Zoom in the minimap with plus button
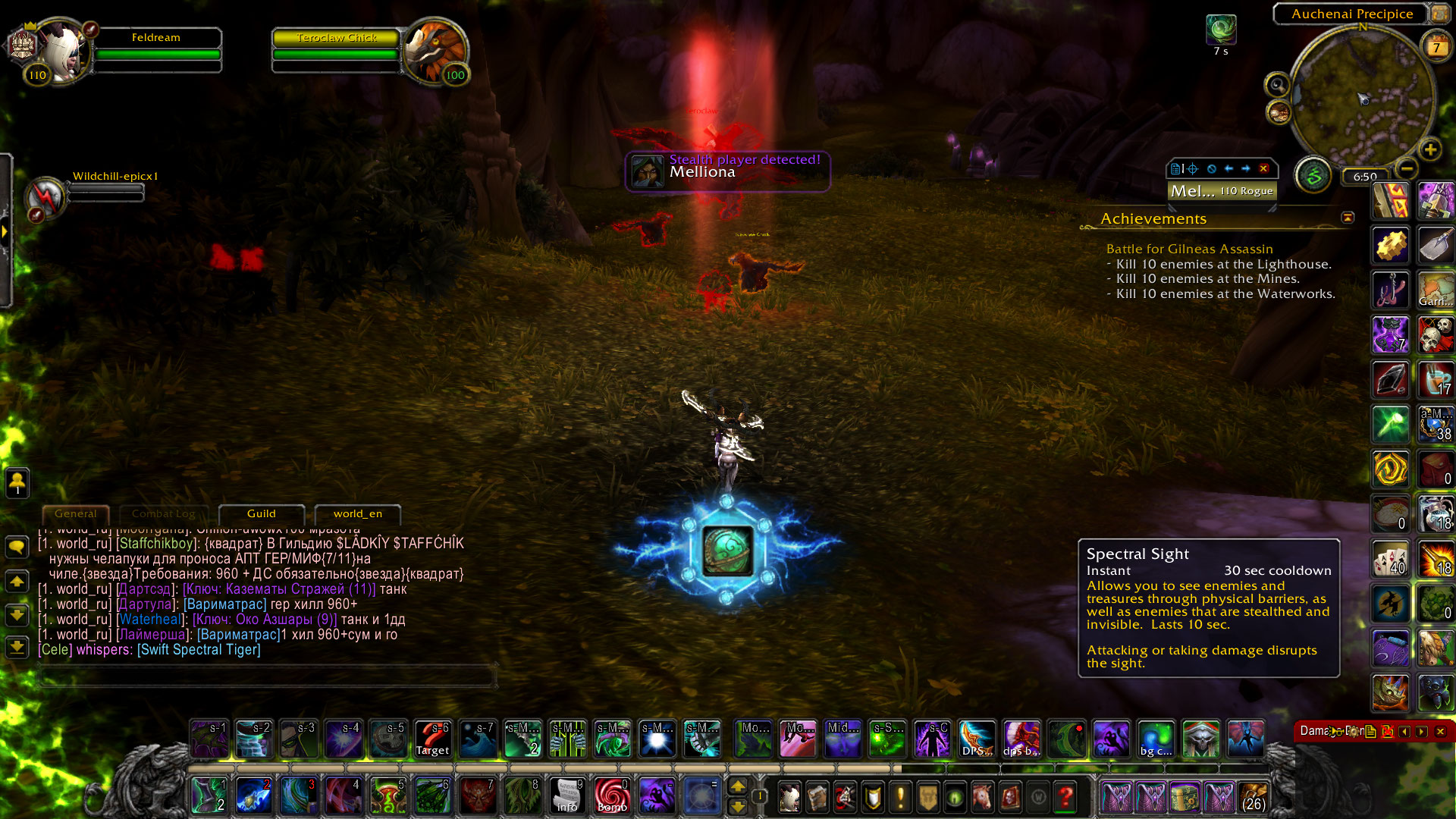 point(1430,149)
